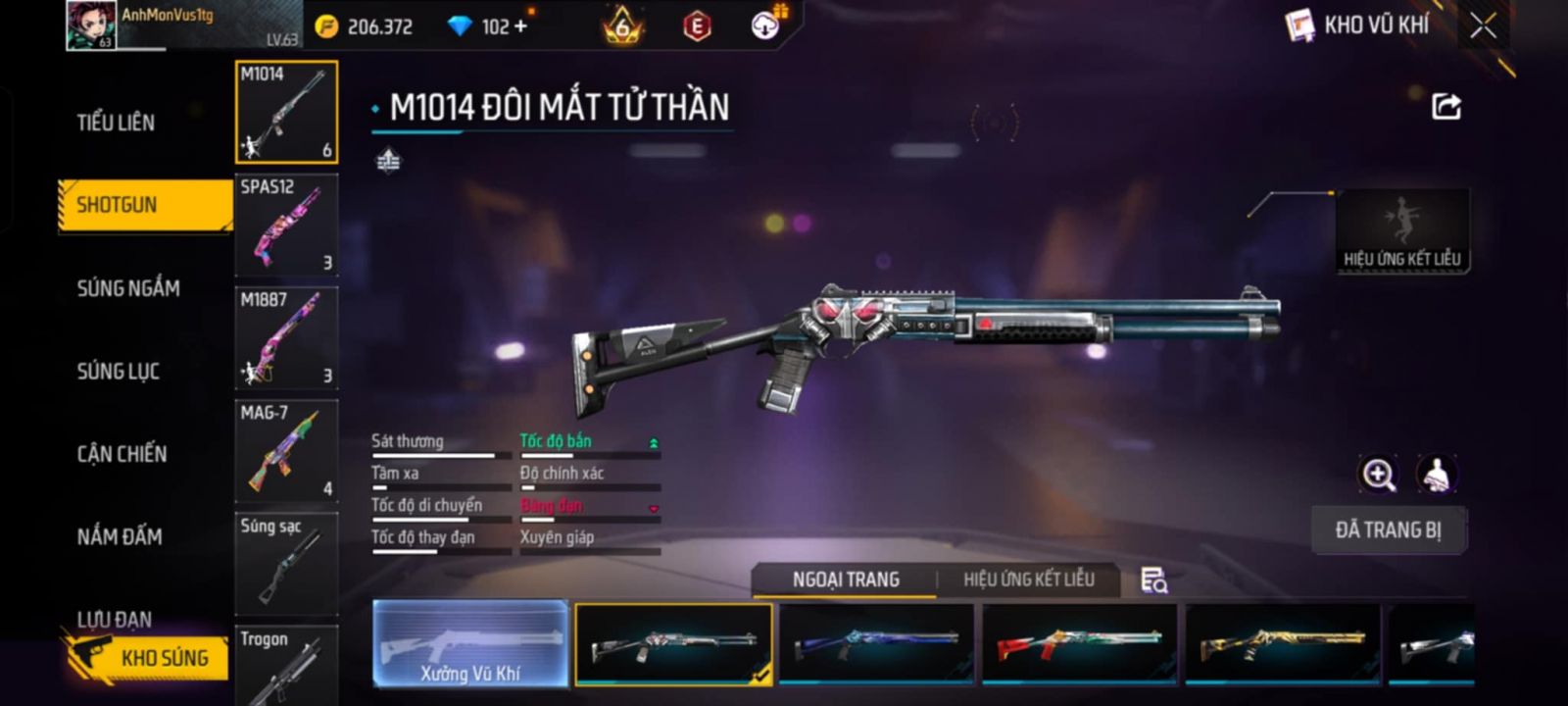1568x706 pixels.
Task: Open the Súng sạc weapon tile
Action: 286,563
